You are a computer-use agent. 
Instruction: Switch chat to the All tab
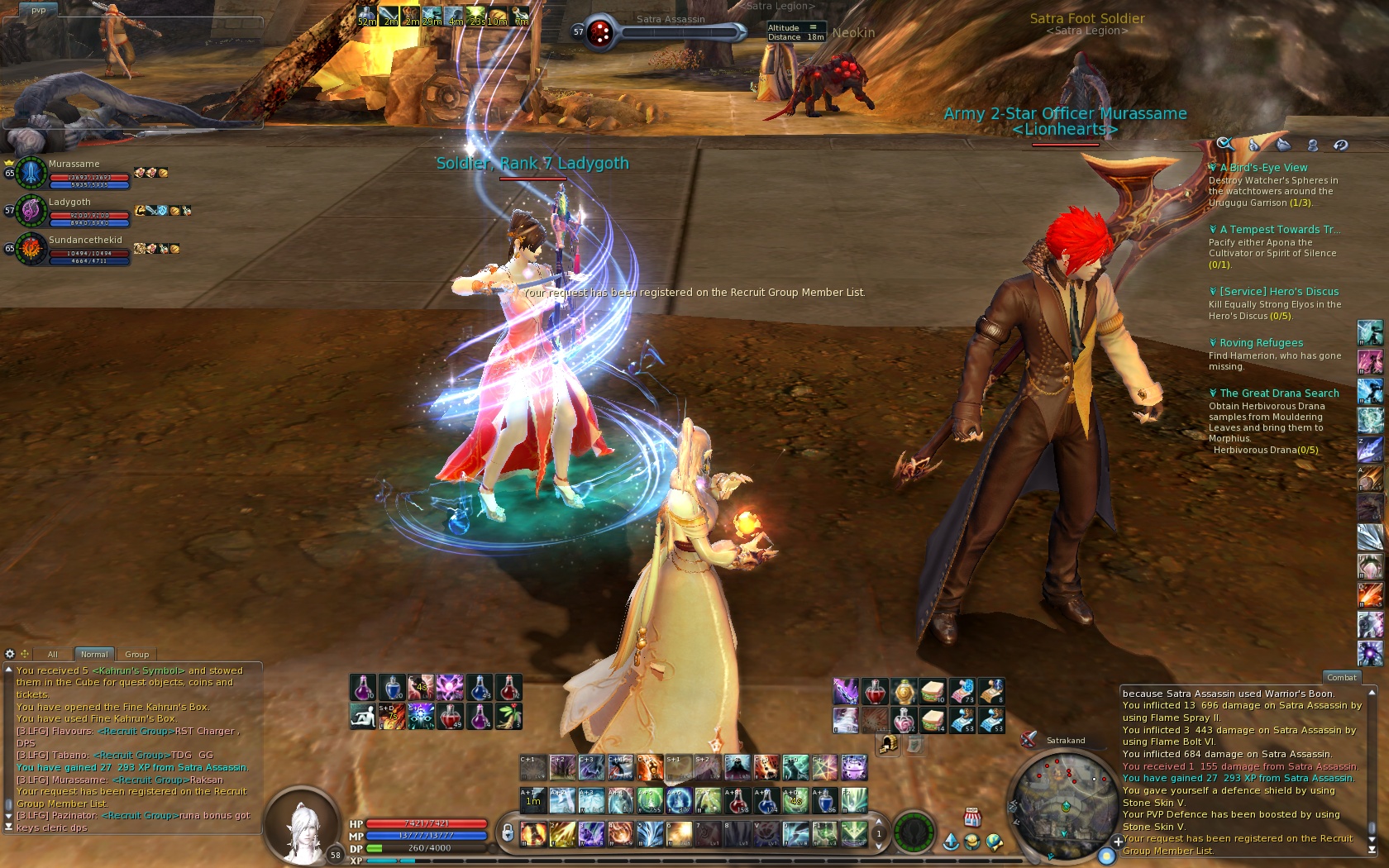coord(53,654)
